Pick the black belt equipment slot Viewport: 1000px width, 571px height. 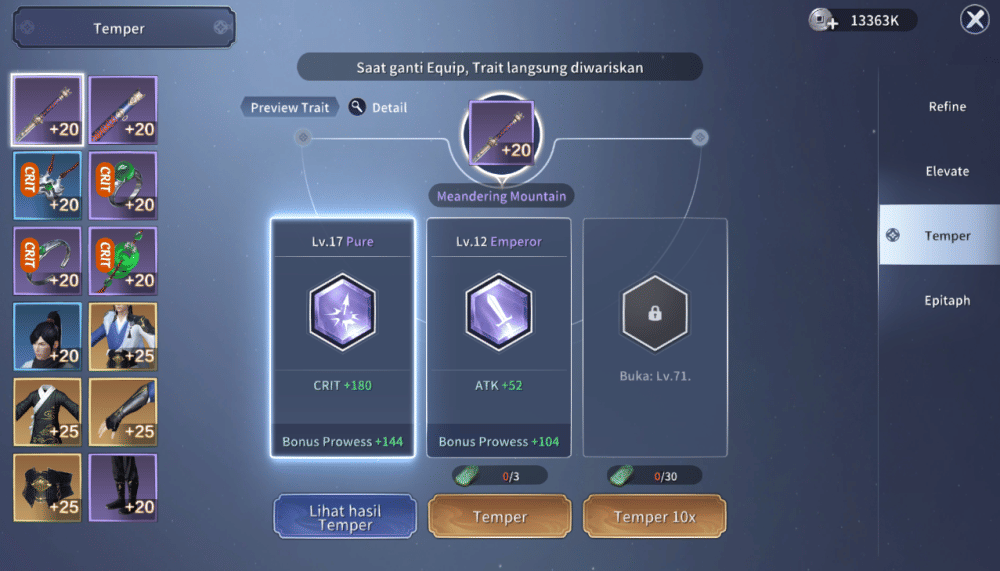tap(47, 487)
